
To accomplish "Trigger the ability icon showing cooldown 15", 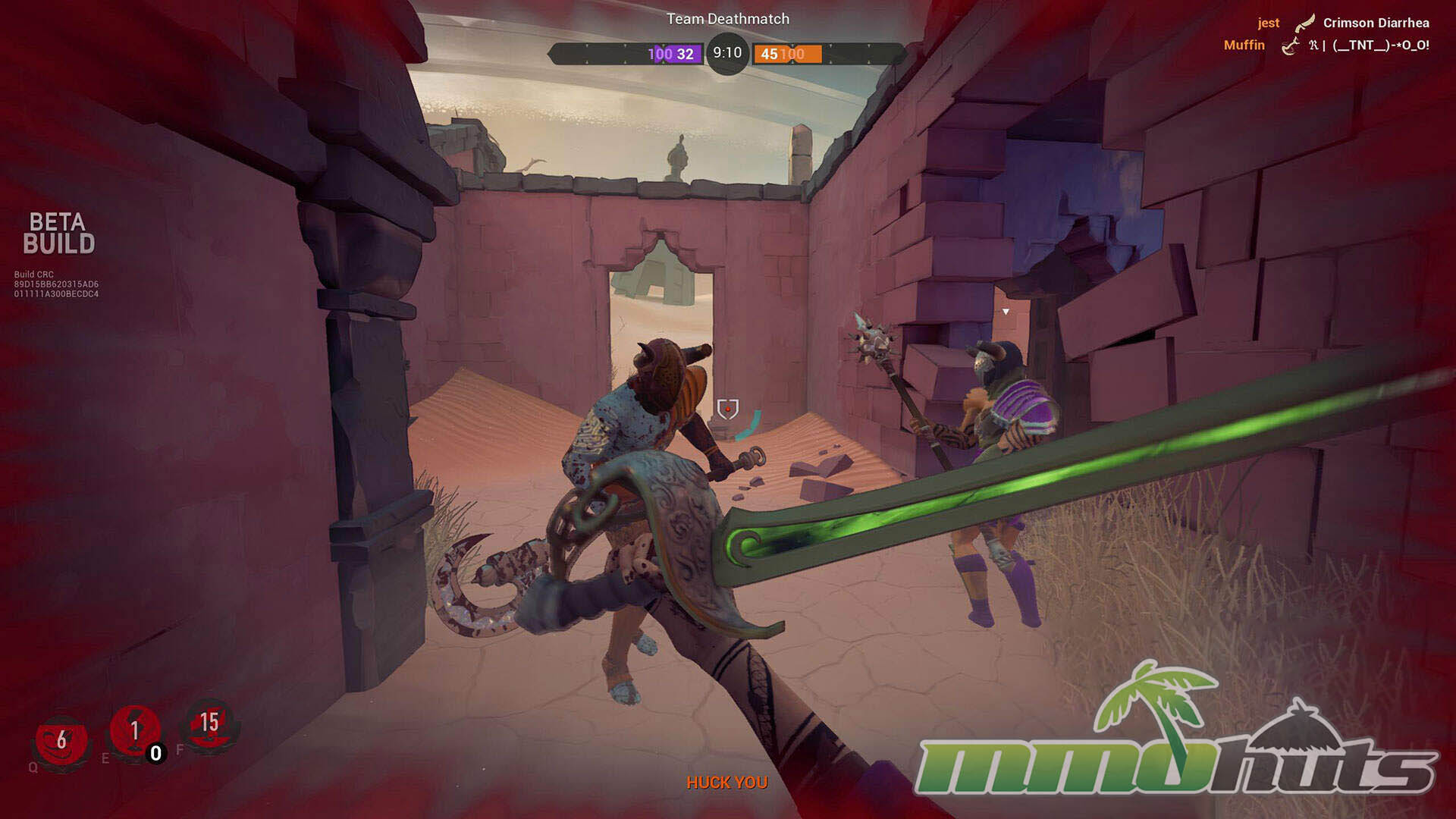I will pos(209,724).
